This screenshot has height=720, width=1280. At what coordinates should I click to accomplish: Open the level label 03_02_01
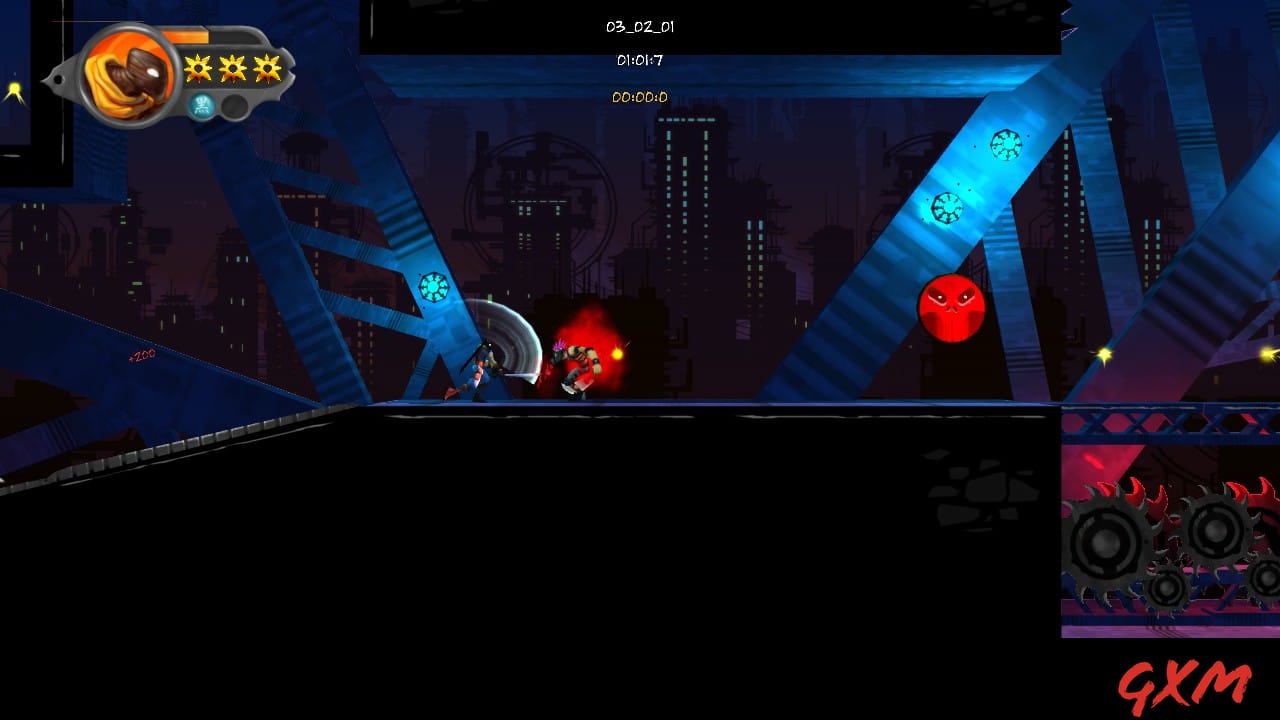click(640, 27)
